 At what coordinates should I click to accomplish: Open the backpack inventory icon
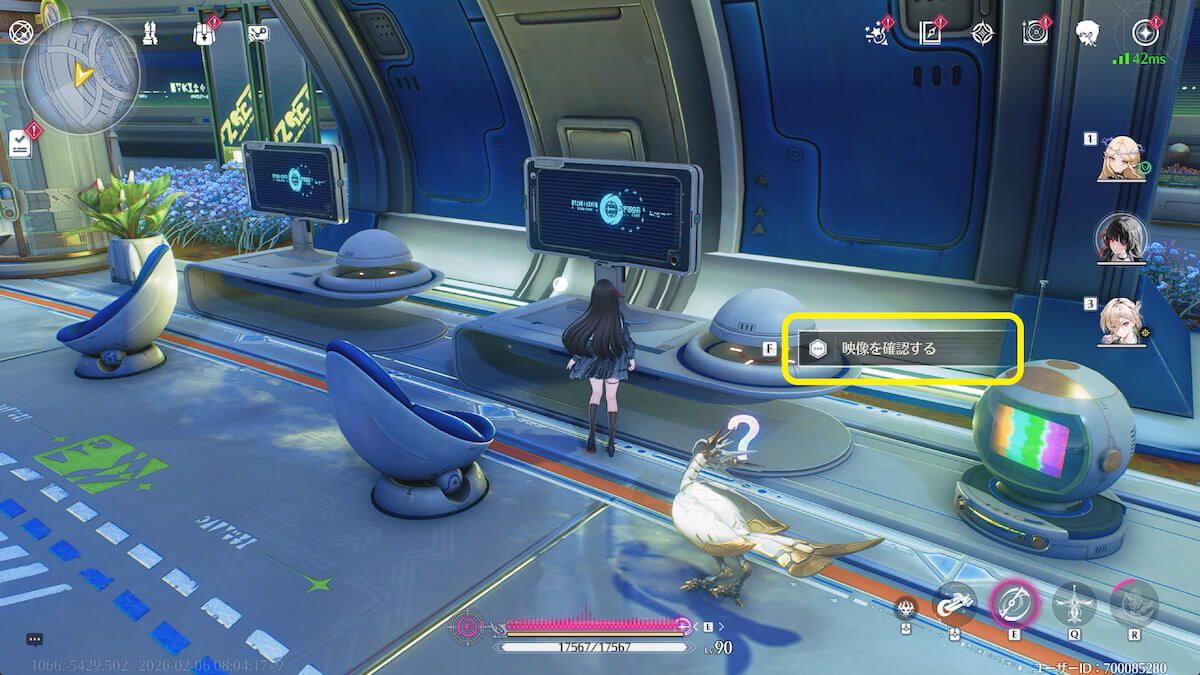(205, 33)
